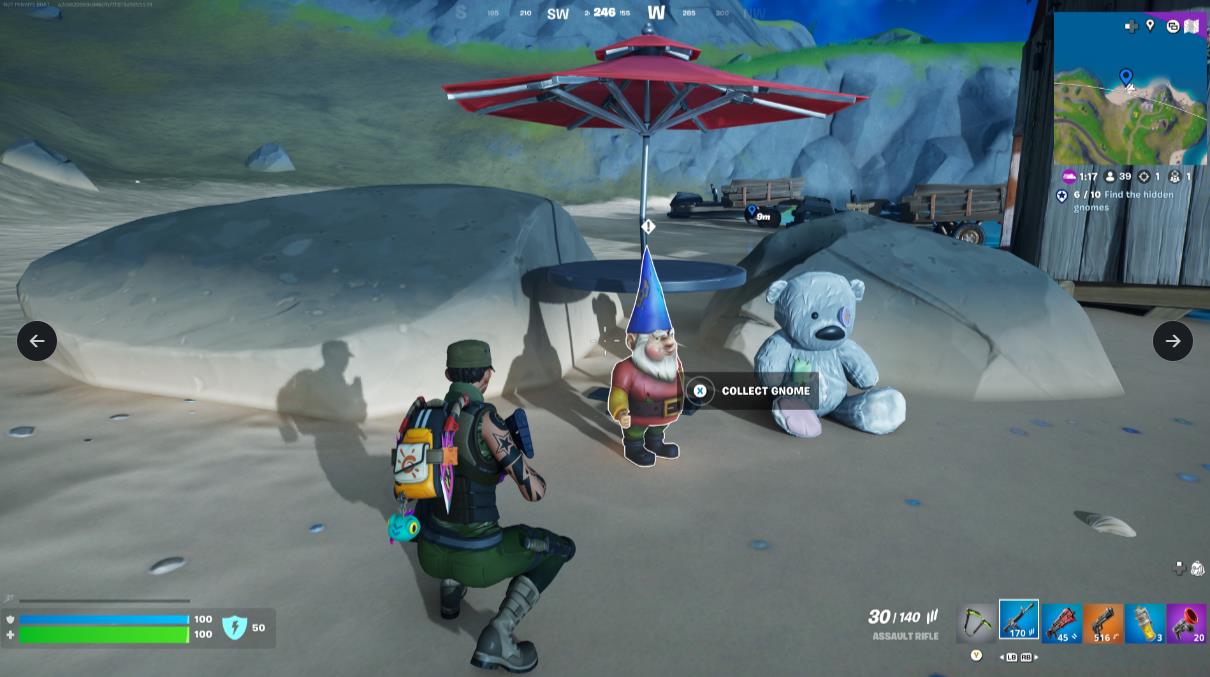1210x677 pixels.
Task: Click the gnome objective marker icon
Action: click(648, 227)
